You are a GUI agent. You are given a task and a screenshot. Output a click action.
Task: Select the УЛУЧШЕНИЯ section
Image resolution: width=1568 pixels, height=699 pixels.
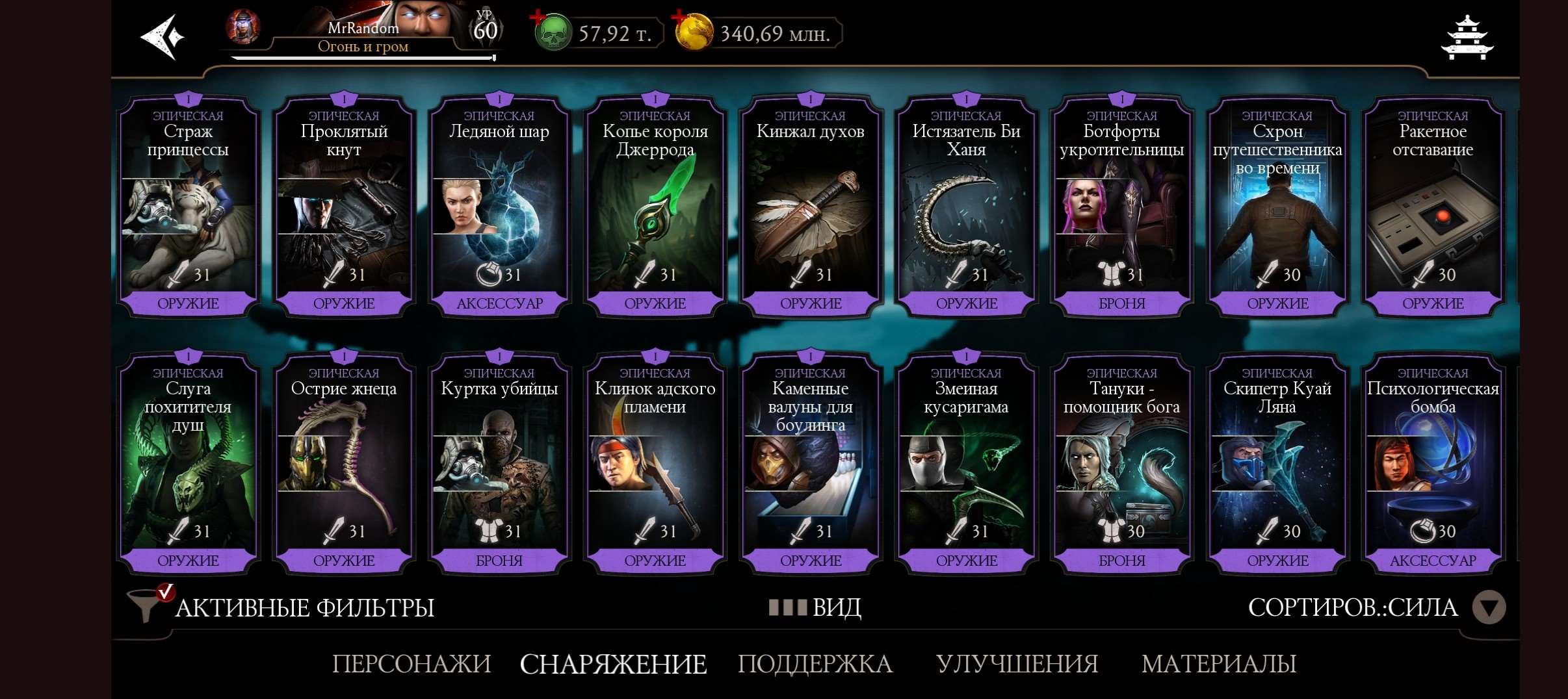(x=1017, y=665)
